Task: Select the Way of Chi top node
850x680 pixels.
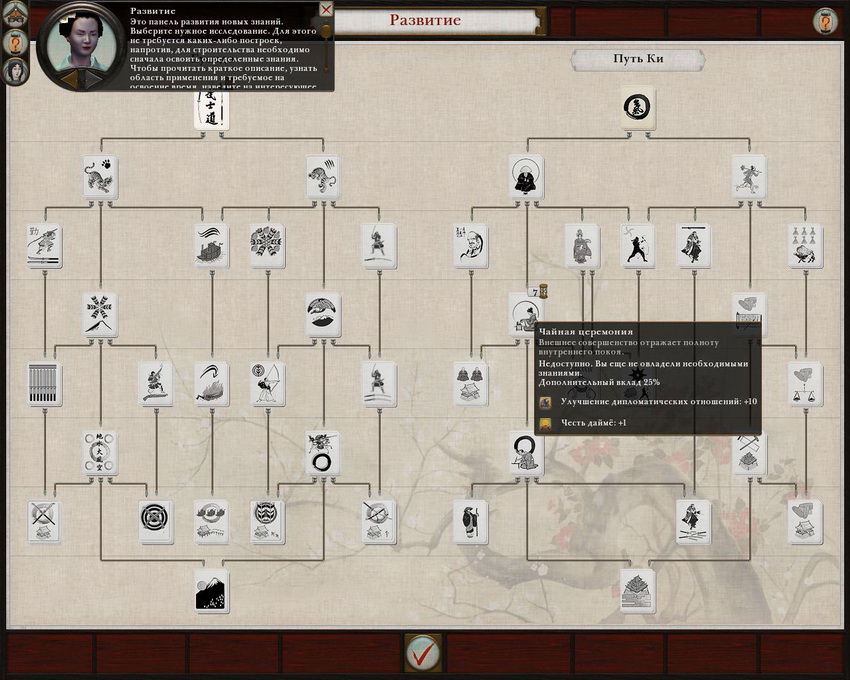Action: [637, 107]
